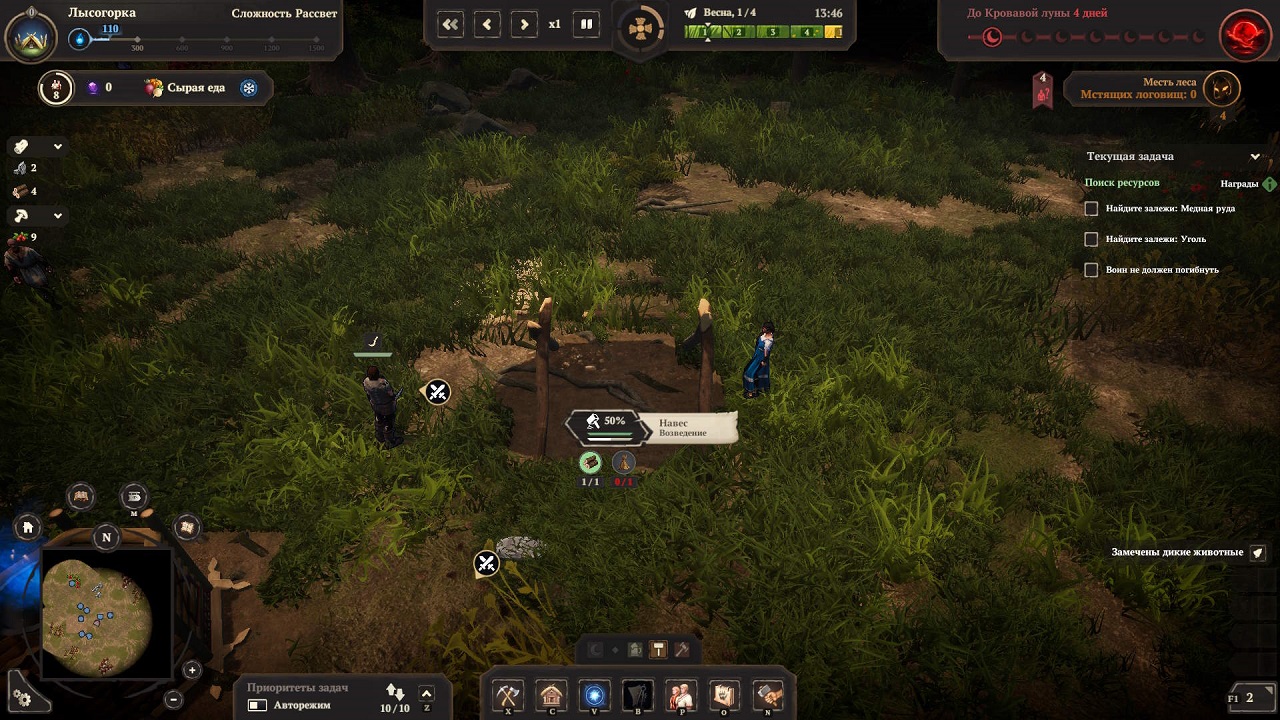
Task: Zoom in the minimap with plus button
Action: click(x=192, y=670)
